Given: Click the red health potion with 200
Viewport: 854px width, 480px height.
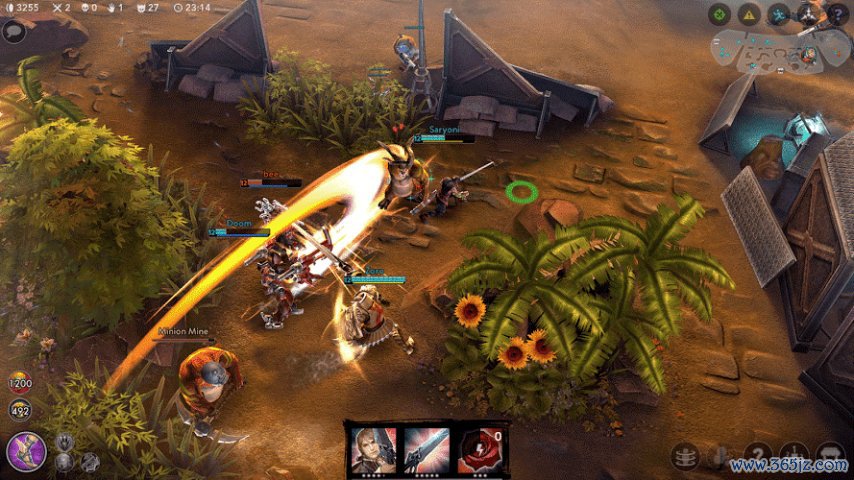Looking at the screenshot, I should click(x=18, y=383).
